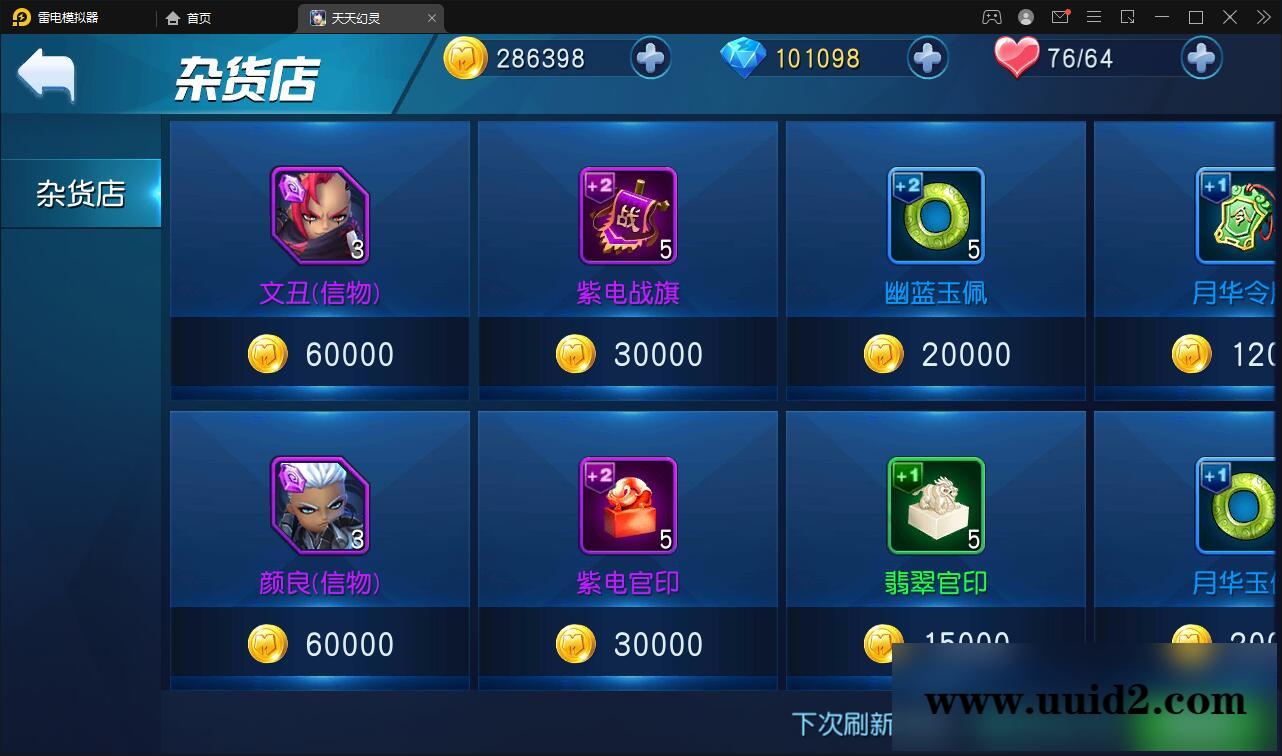Tap the 月华令牌 green pendant icon
The height and width of the screenshot is (756, 1282).
[x=1238, y=213]
